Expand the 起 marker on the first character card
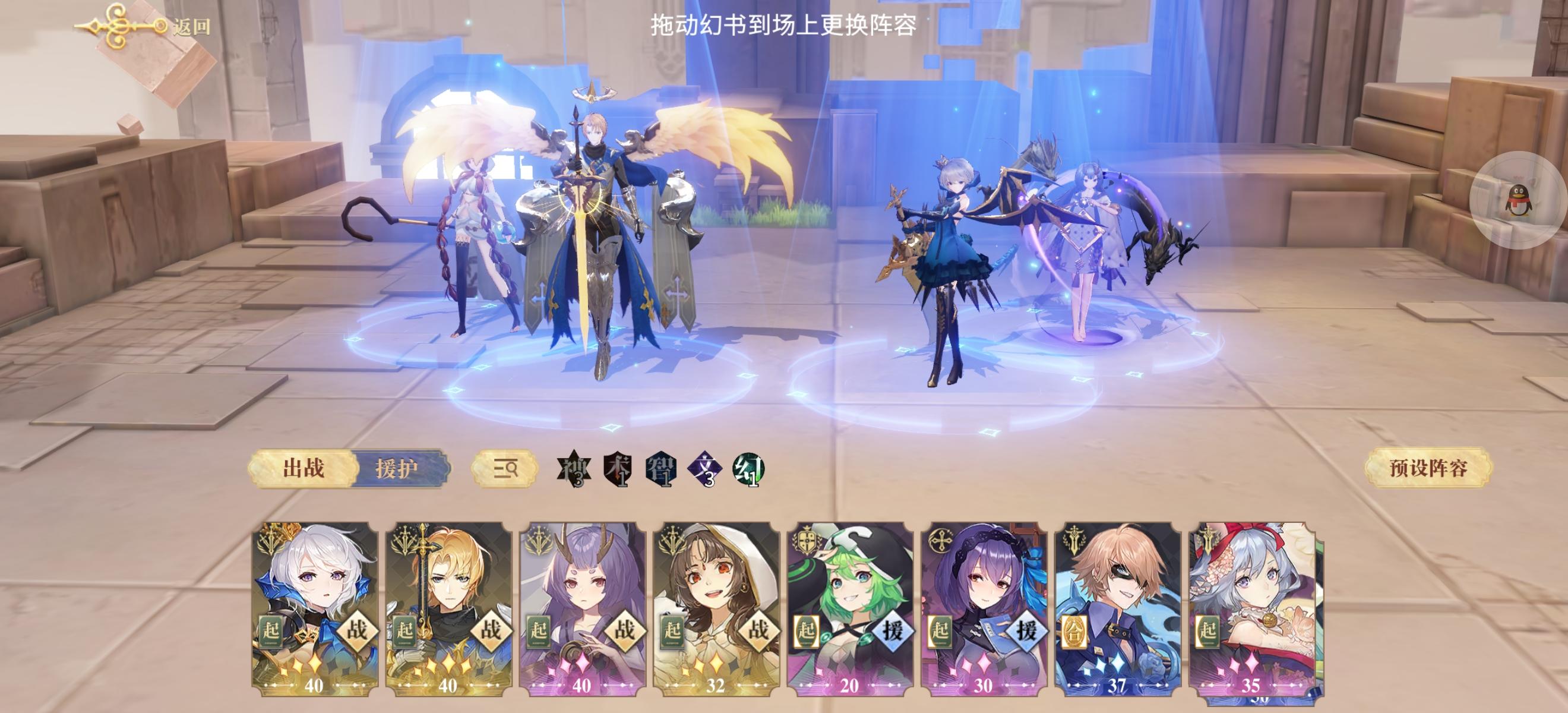Viewport: 1568px width, 713px height. [271, 630]
